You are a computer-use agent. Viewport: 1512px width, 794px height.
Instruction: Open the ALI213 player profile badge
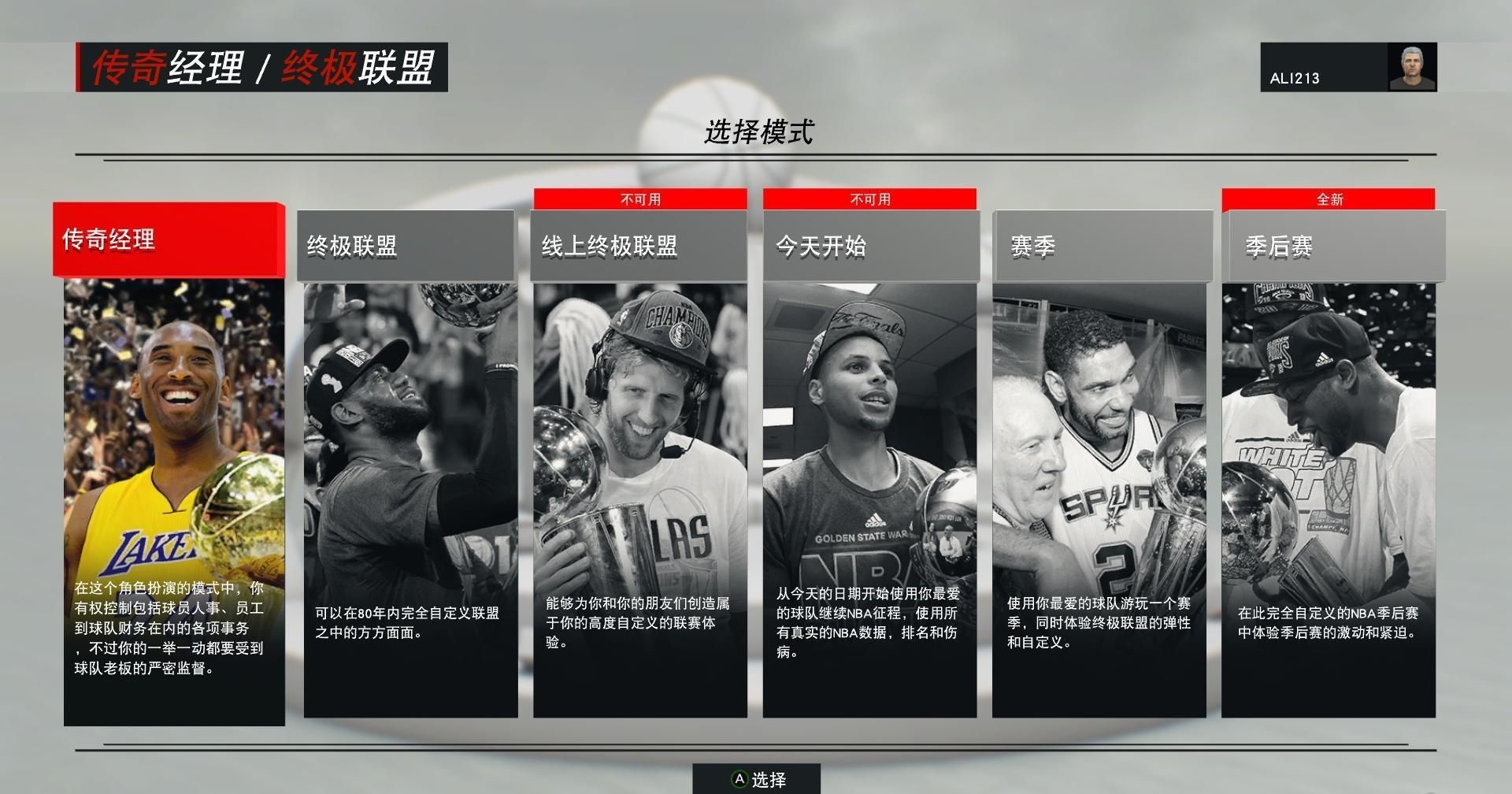click(x=1348, y=68)
